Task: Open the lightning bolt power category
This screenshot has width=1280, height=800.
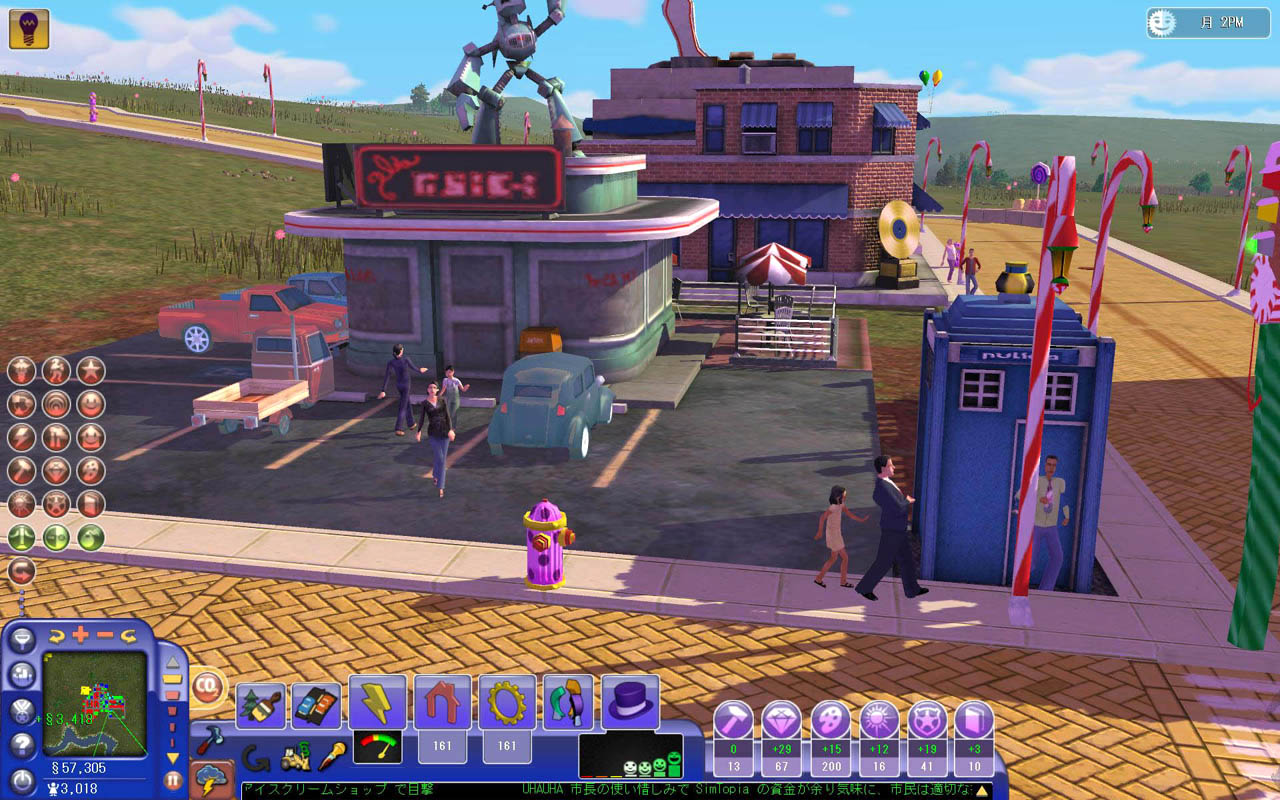Action: click(377, 702)
